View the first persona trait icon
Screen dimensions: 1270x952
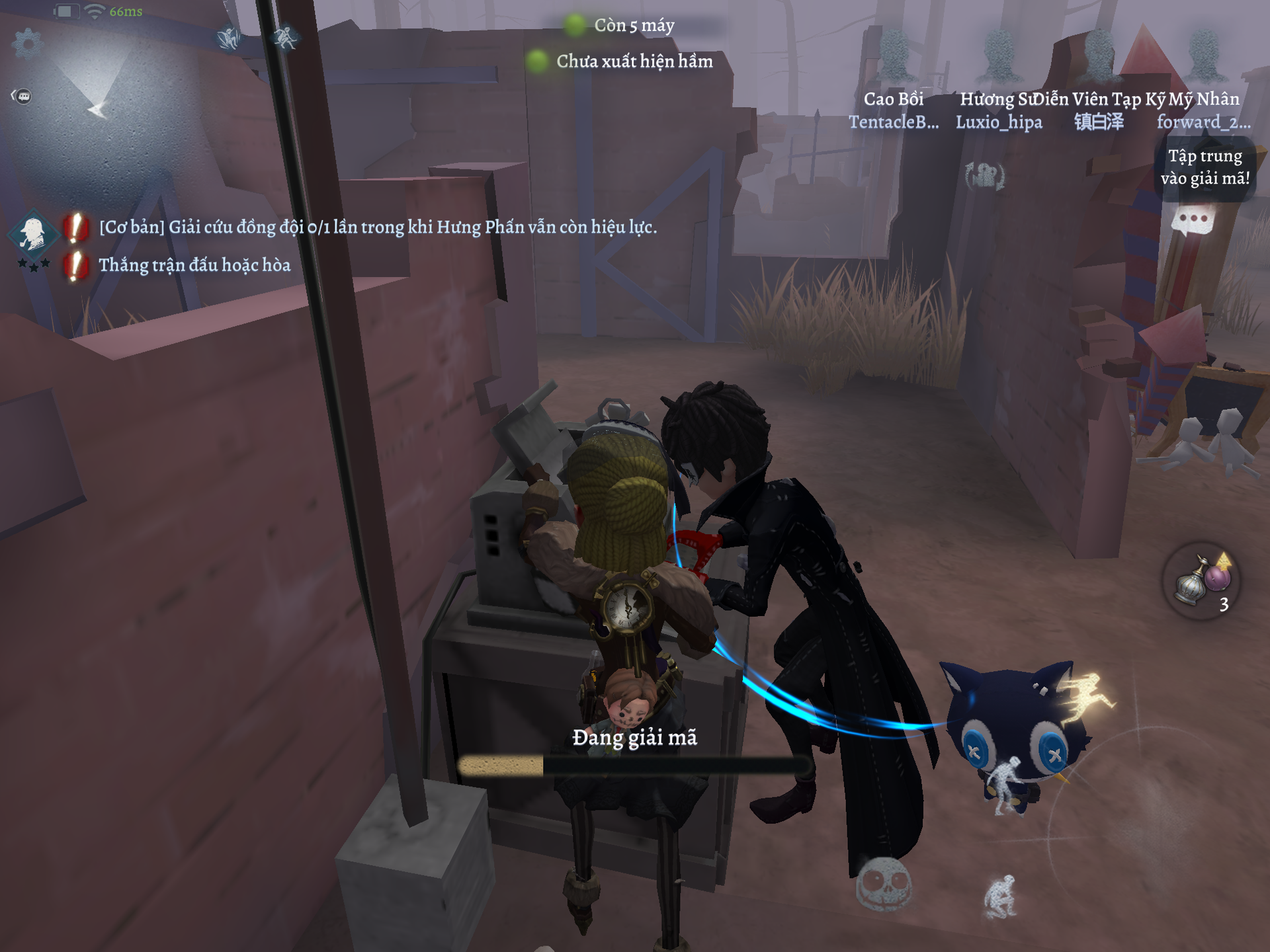[229, 38]
